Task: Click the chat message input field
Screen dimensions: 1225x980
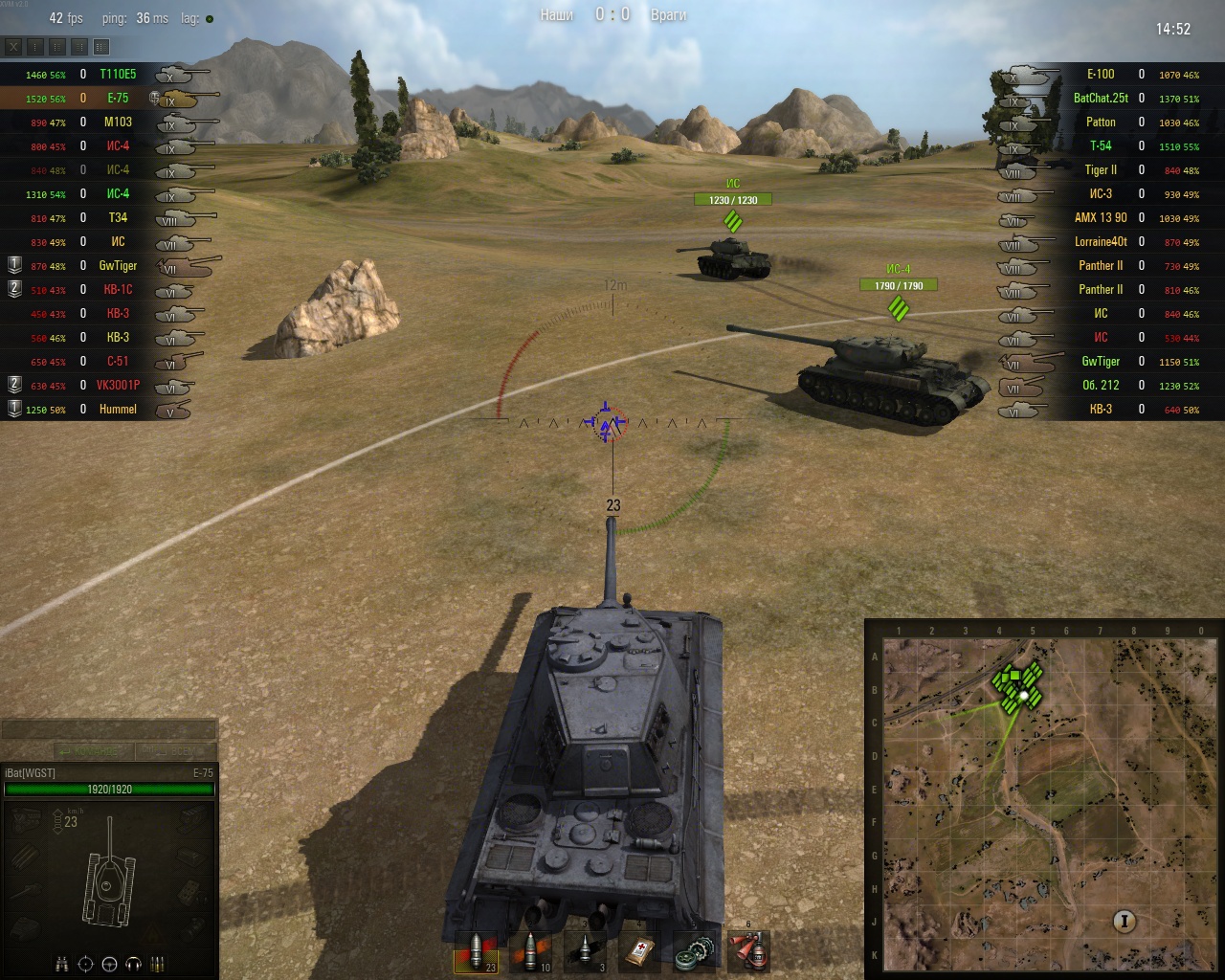Action: point(109,730)
